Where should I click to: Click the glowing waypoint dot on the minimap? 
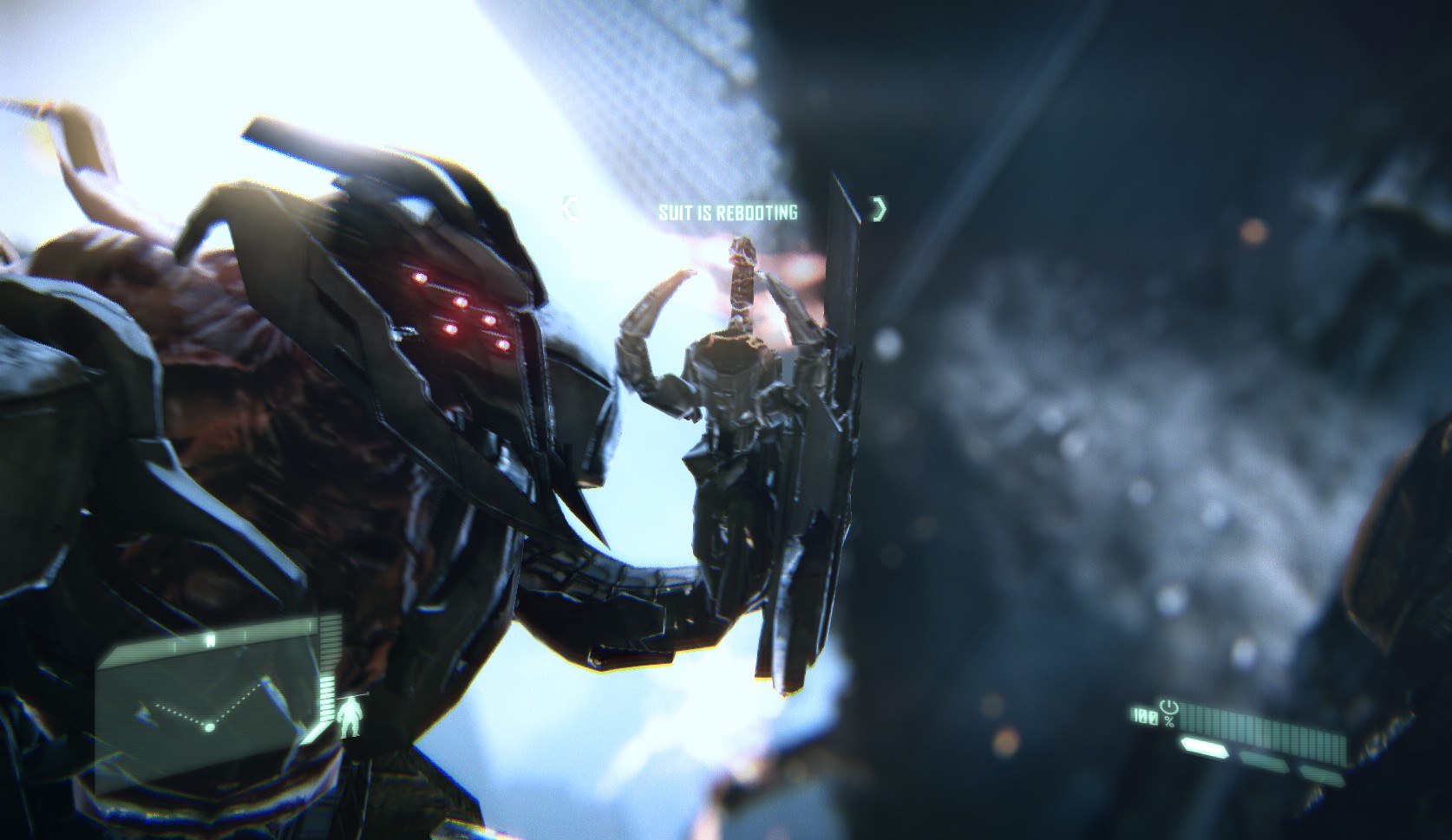pyautogui.click(x=209, y=726)
